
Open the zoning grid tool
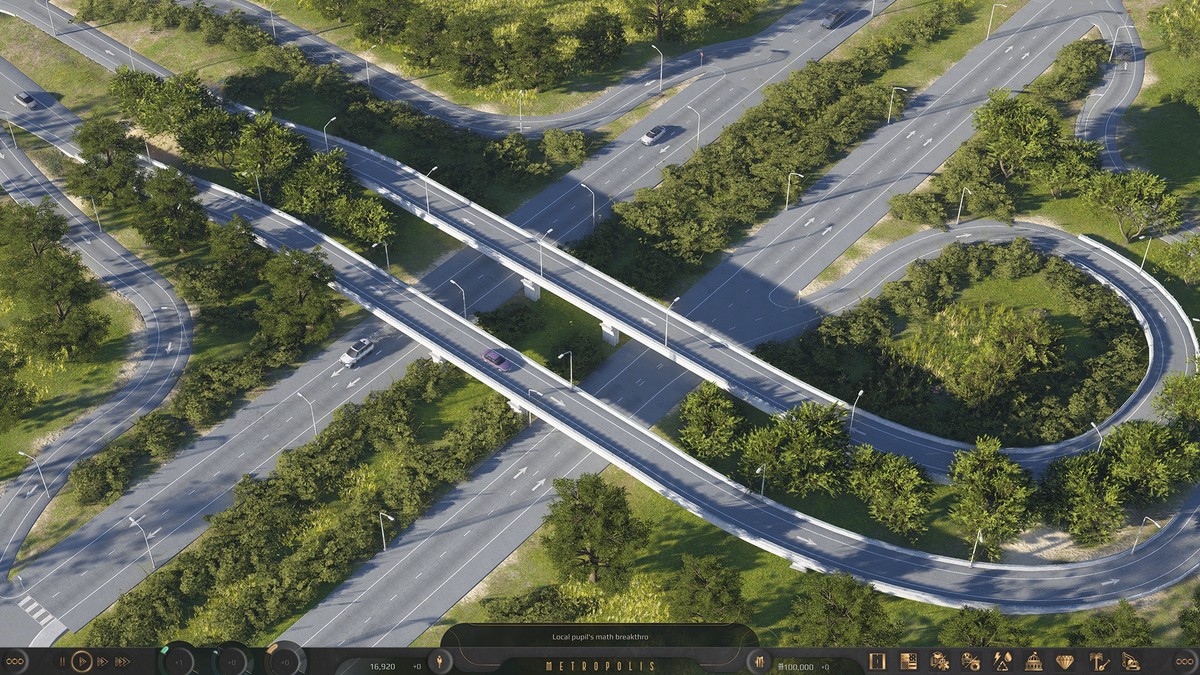(908, 661)
